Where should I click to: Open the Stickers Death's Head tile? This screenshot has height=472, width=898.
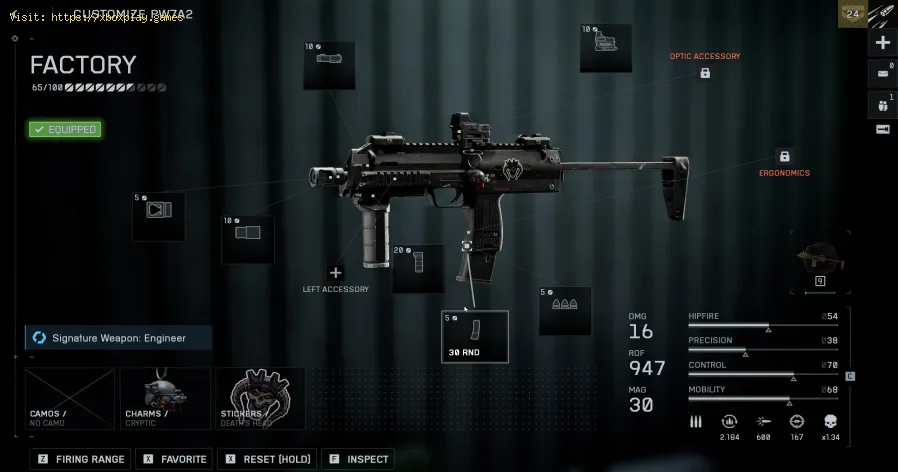tap(260, 398)
